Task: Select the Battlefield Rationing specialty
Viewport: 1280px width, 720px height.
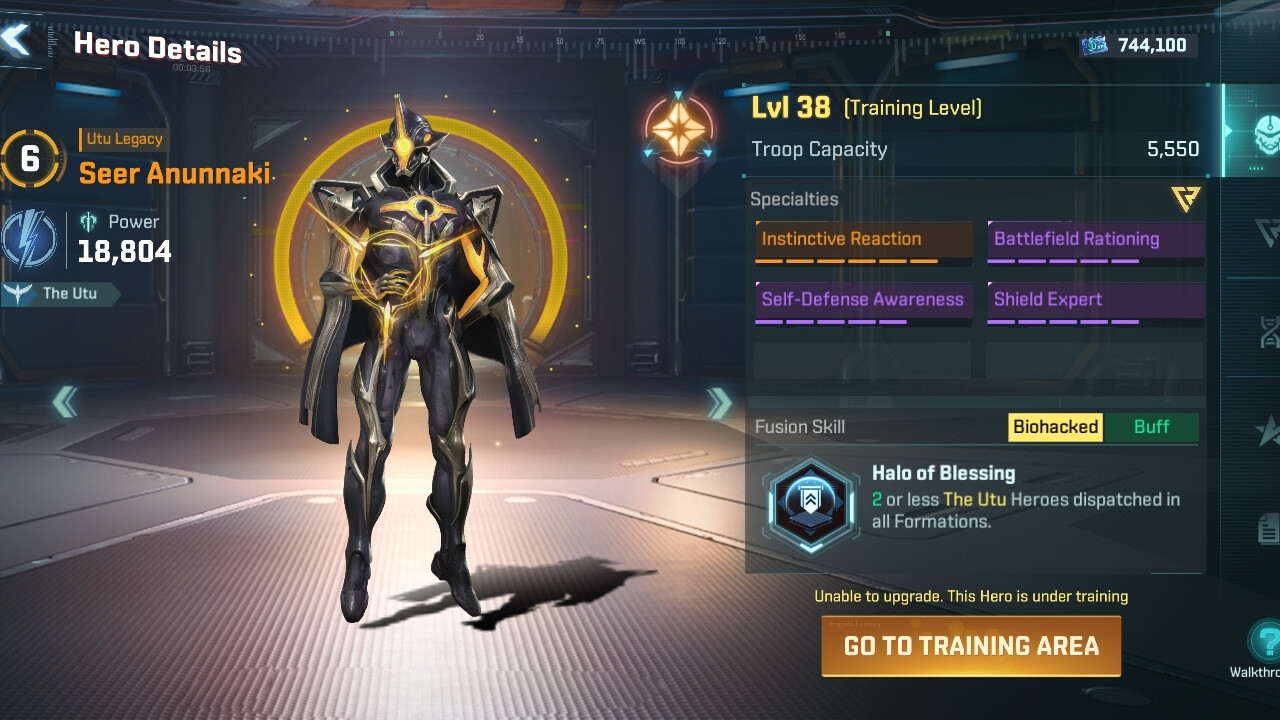Action: [1095, 241]
